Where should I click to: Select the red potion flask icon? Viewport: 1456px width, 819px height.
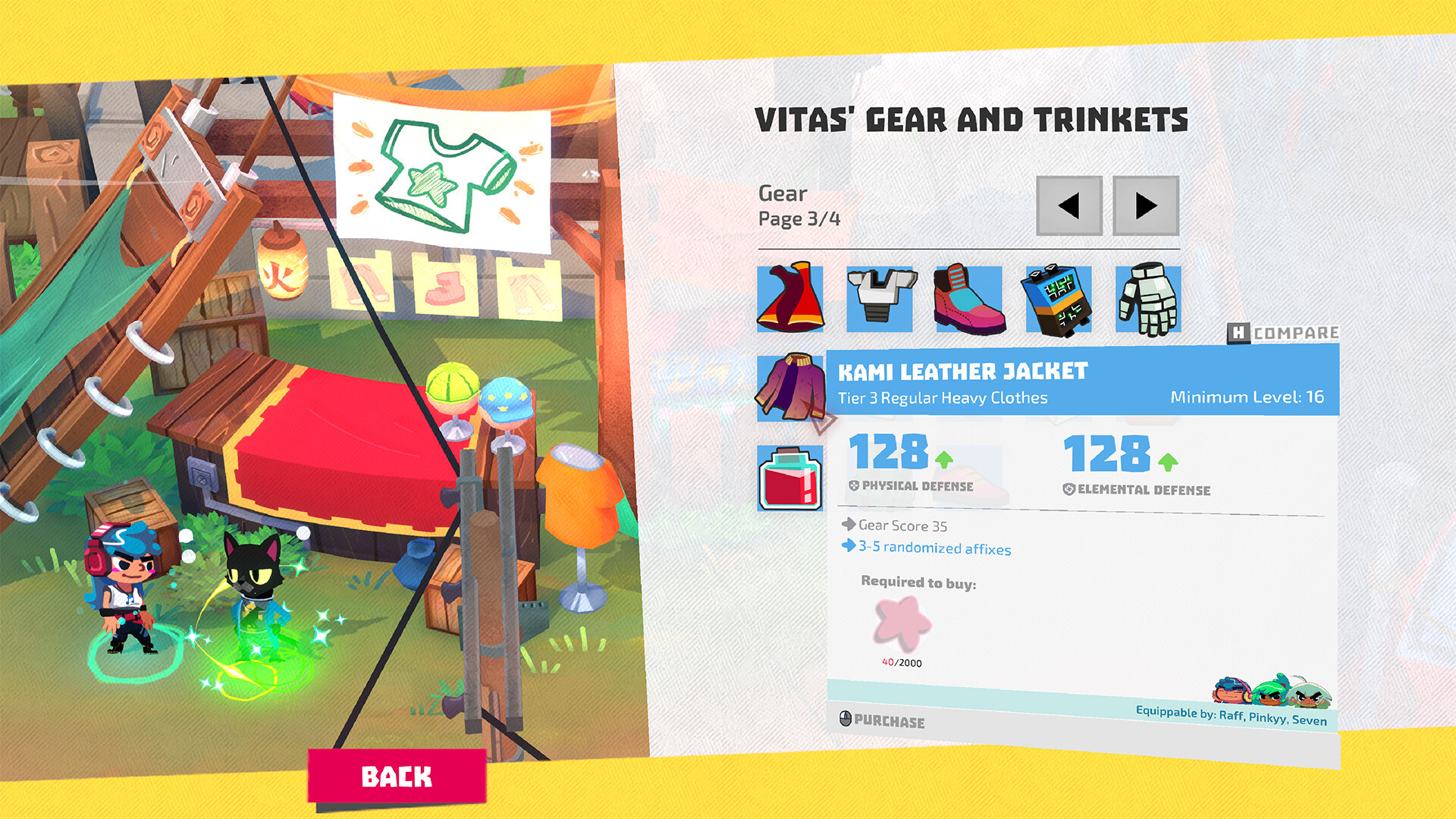(x=790, y=479)
